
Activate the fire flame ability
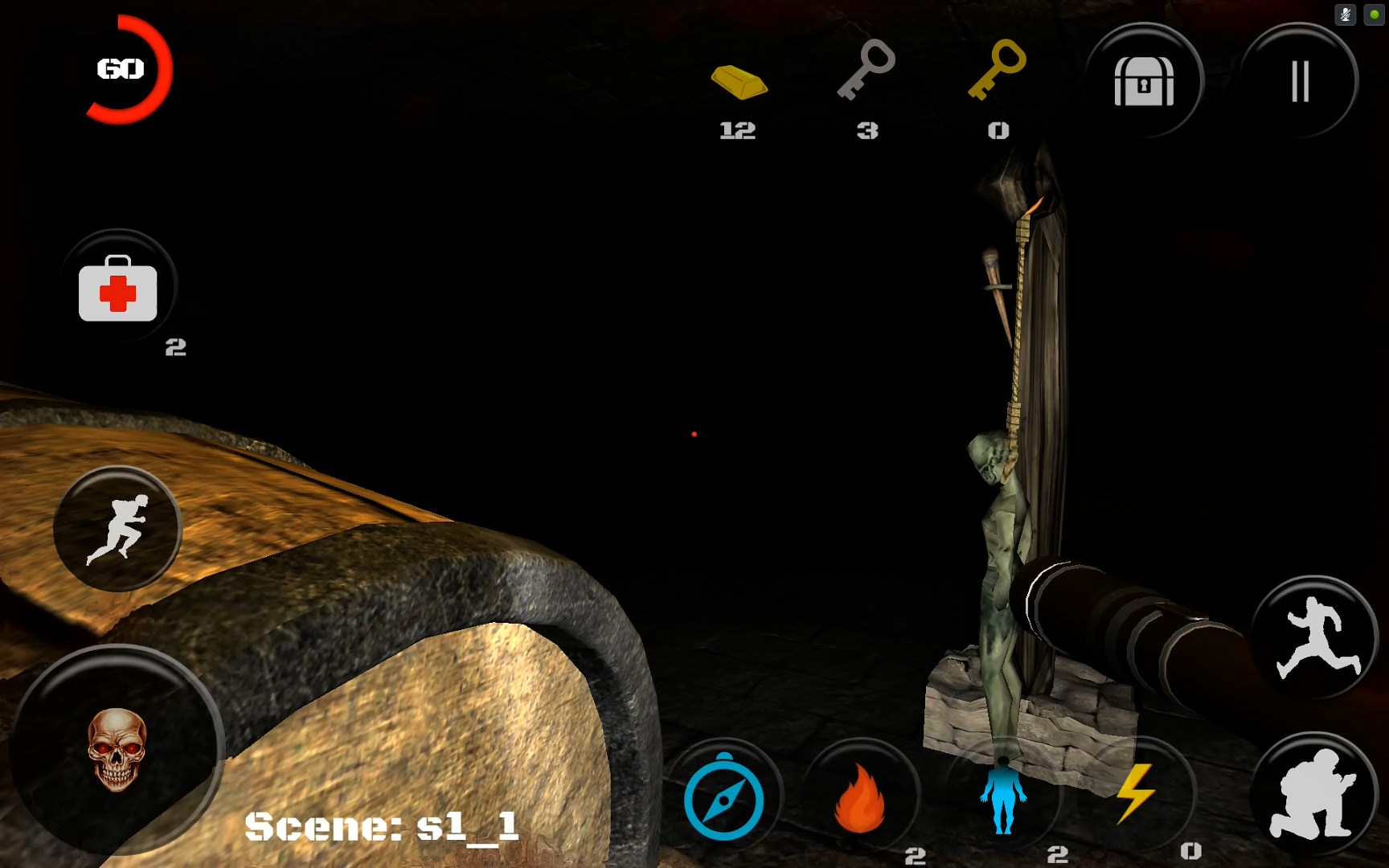point(860,798)
